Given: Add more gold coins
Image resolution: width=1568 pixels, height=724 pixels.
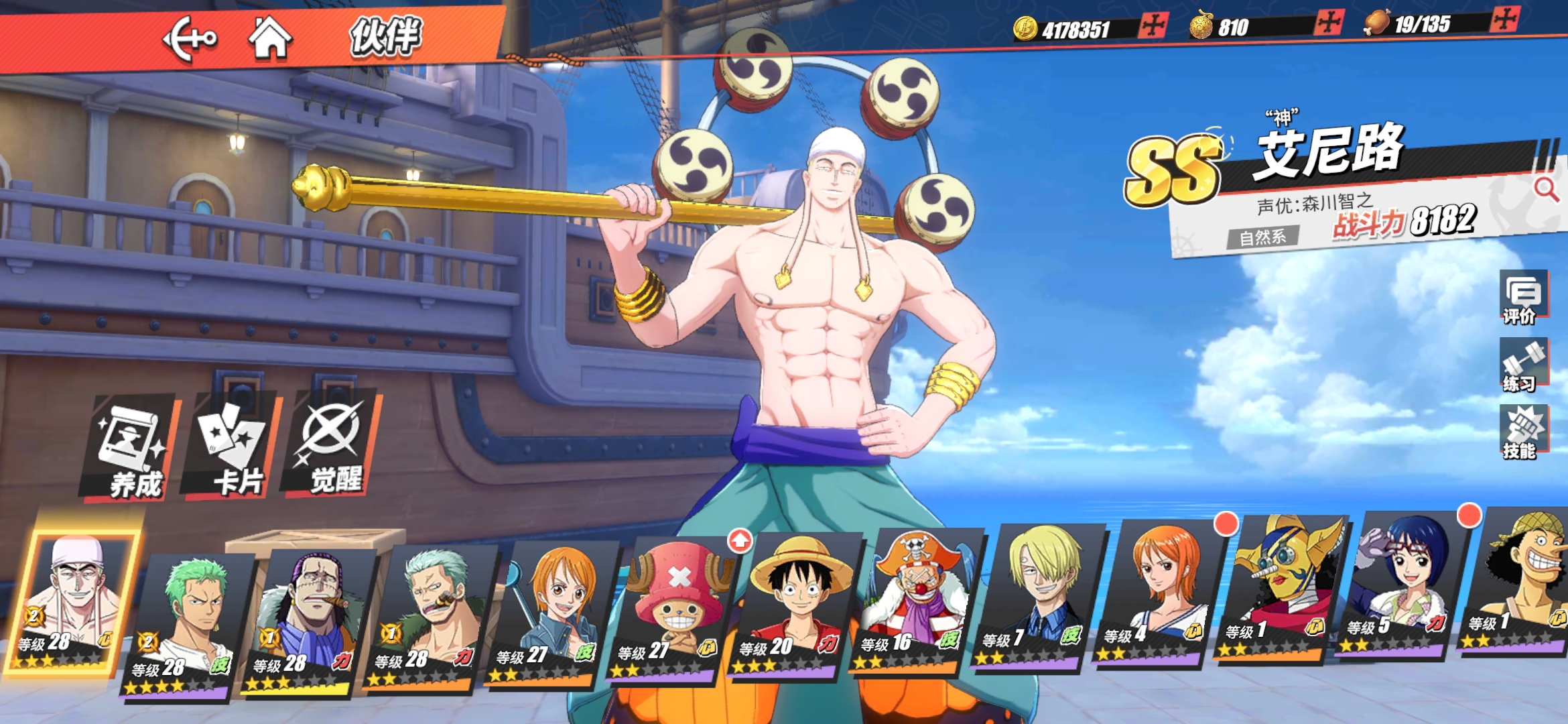Looking at the screenshot, I should (x=1154, y=25).
